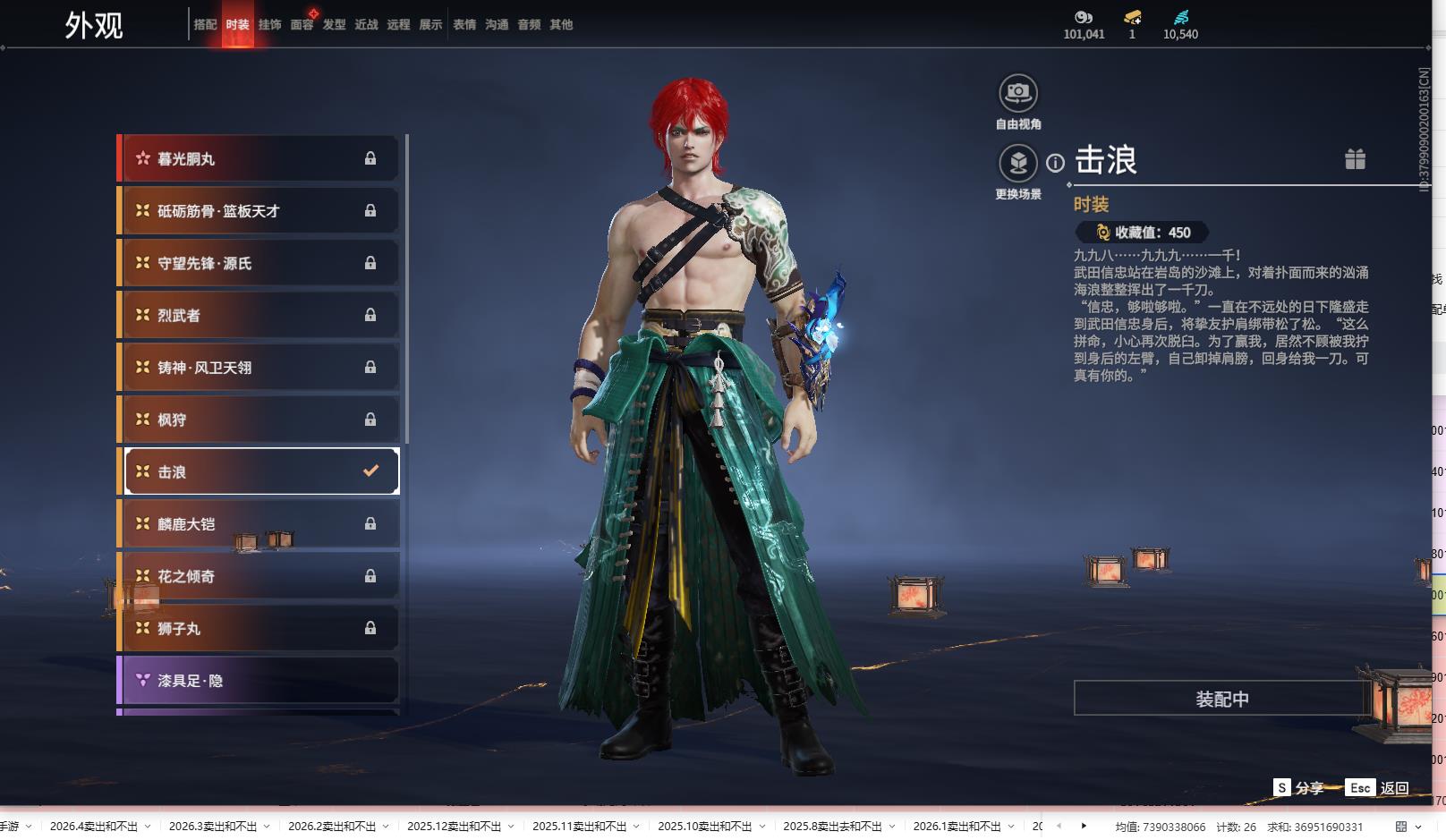1446x840 pixels.
Task: Open the 挂饰 accessories tab
Action: (269, 25)
